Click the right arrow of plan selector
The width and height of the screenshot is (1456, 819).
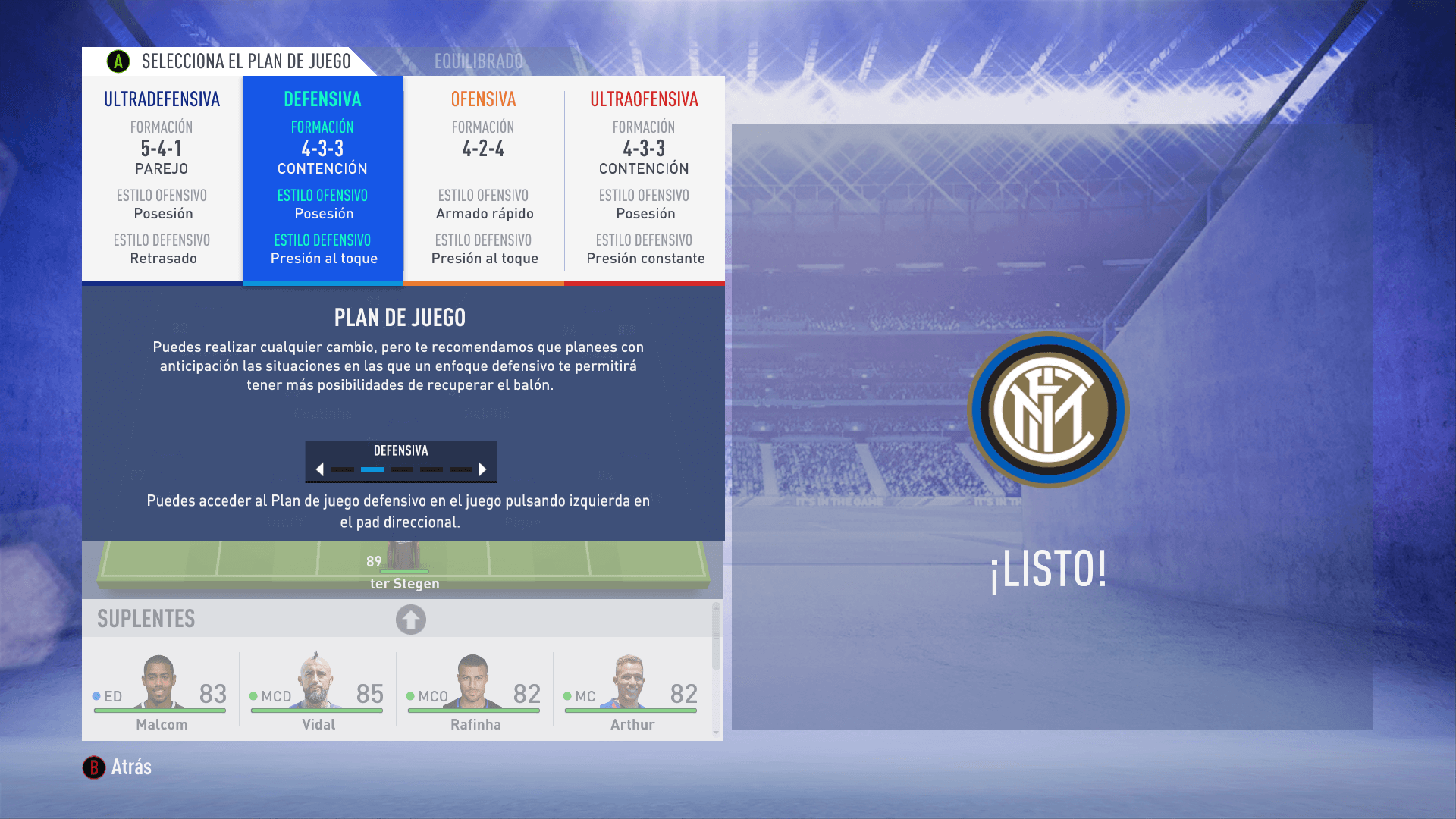pos(482,469)
